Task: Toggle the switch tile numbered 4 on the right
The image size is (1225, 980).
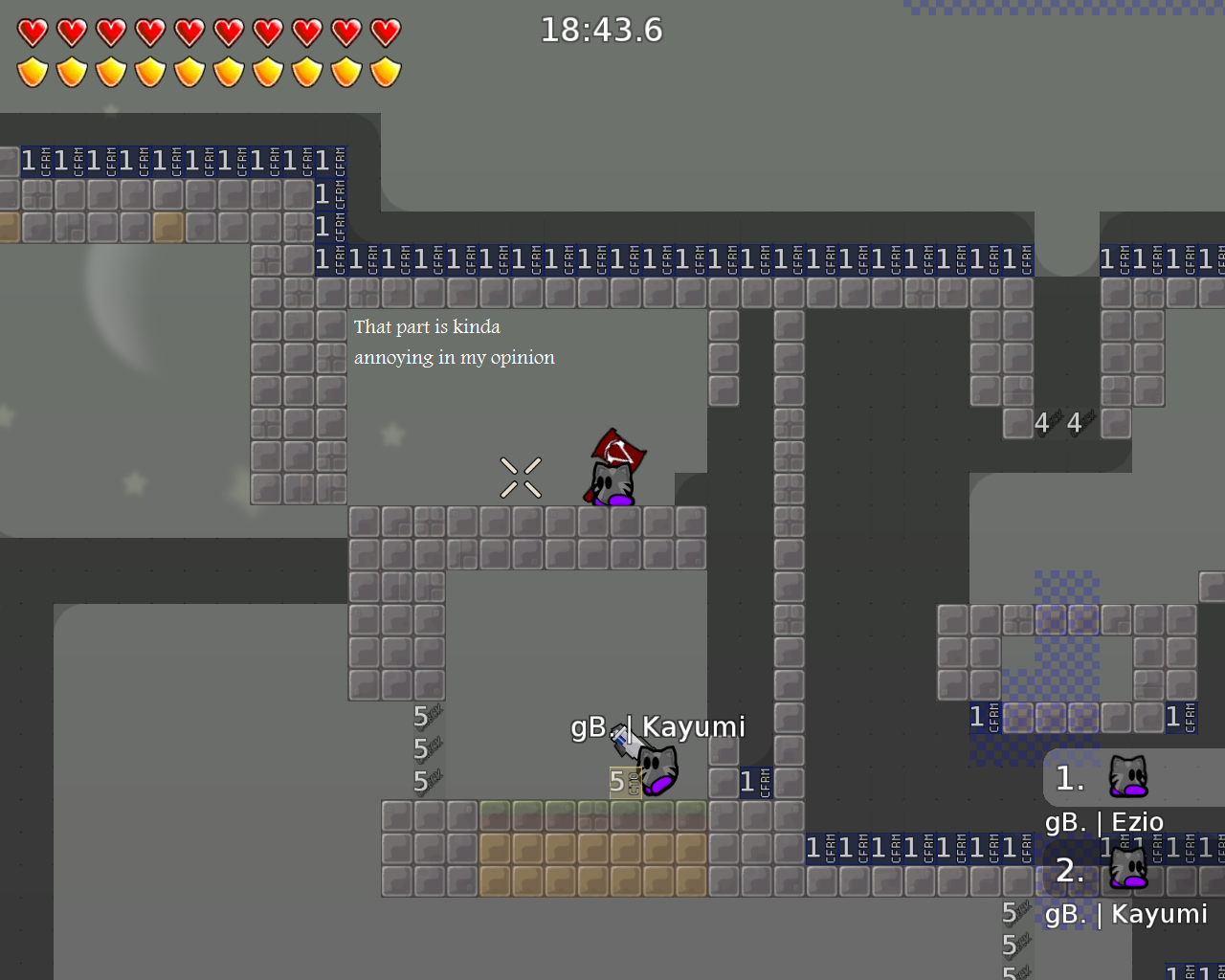Action: point(1041,422)
